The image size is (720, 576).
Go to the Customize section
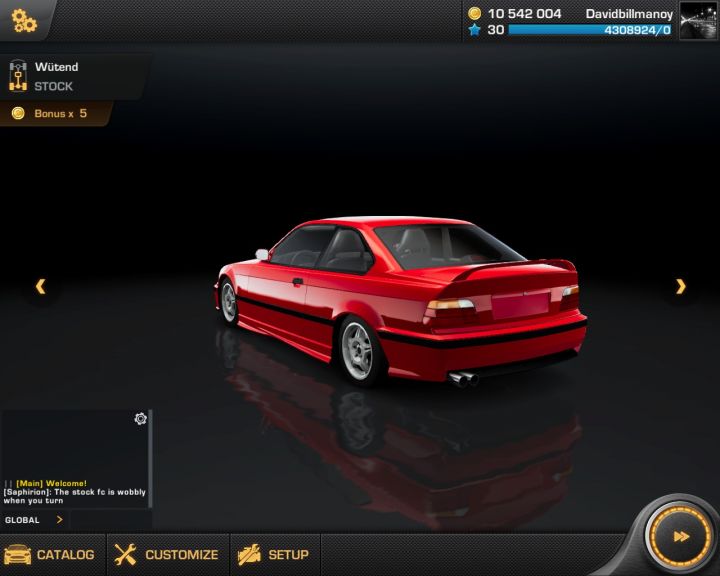click(x=166, y=554)
